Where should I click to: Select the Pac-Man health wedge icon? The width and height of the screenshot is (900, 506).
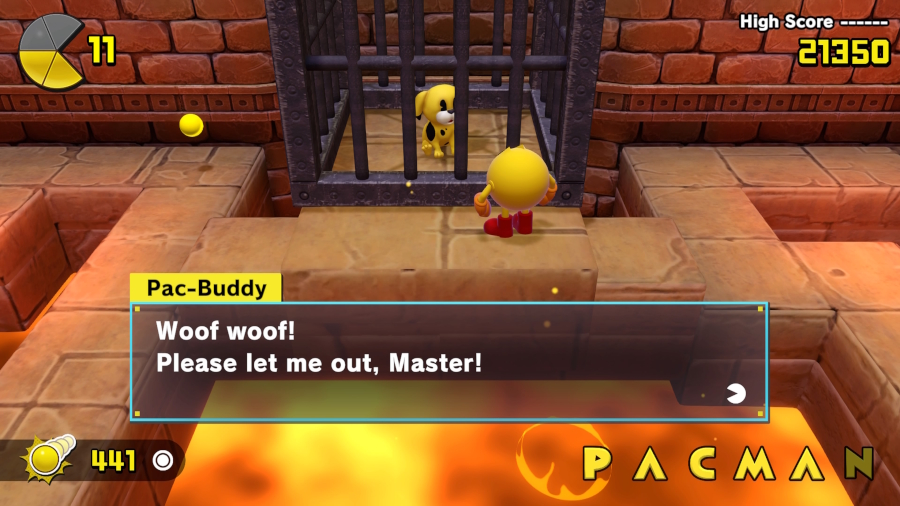[x=50, y=50]
